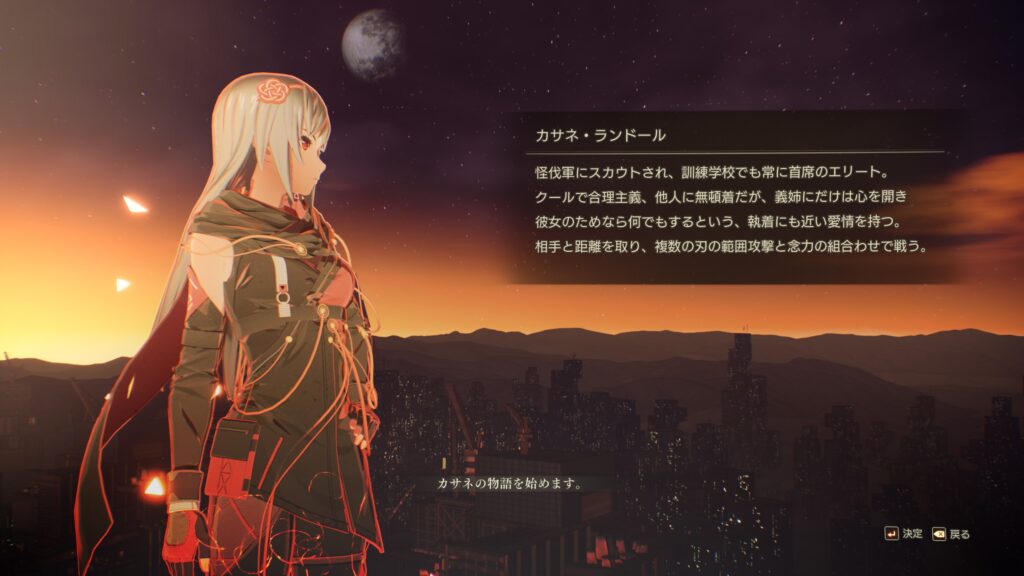Select the カサネの物語を始めます prompt
Image resolution: width=1024 pixels, height=576 pixels.
coord(510,483)
